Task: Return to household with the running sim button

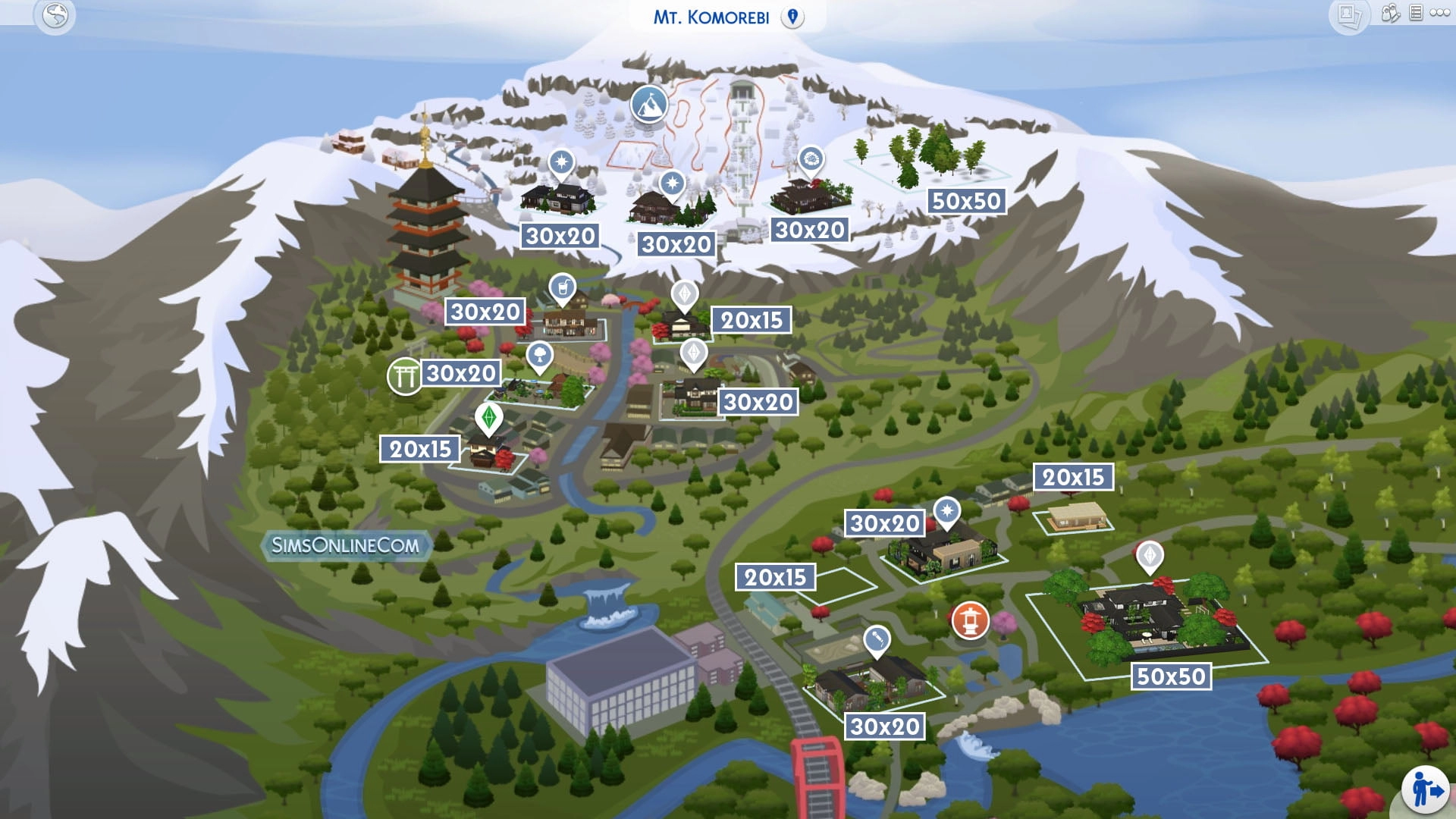Action: [1426, 790]
